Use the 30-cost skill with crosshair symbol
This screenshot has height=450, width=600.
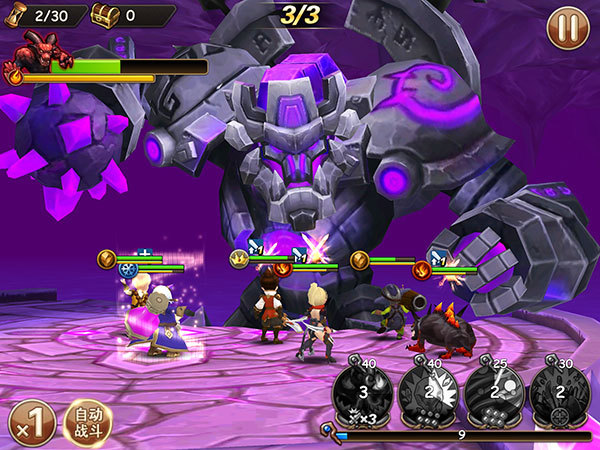[559, 390]
